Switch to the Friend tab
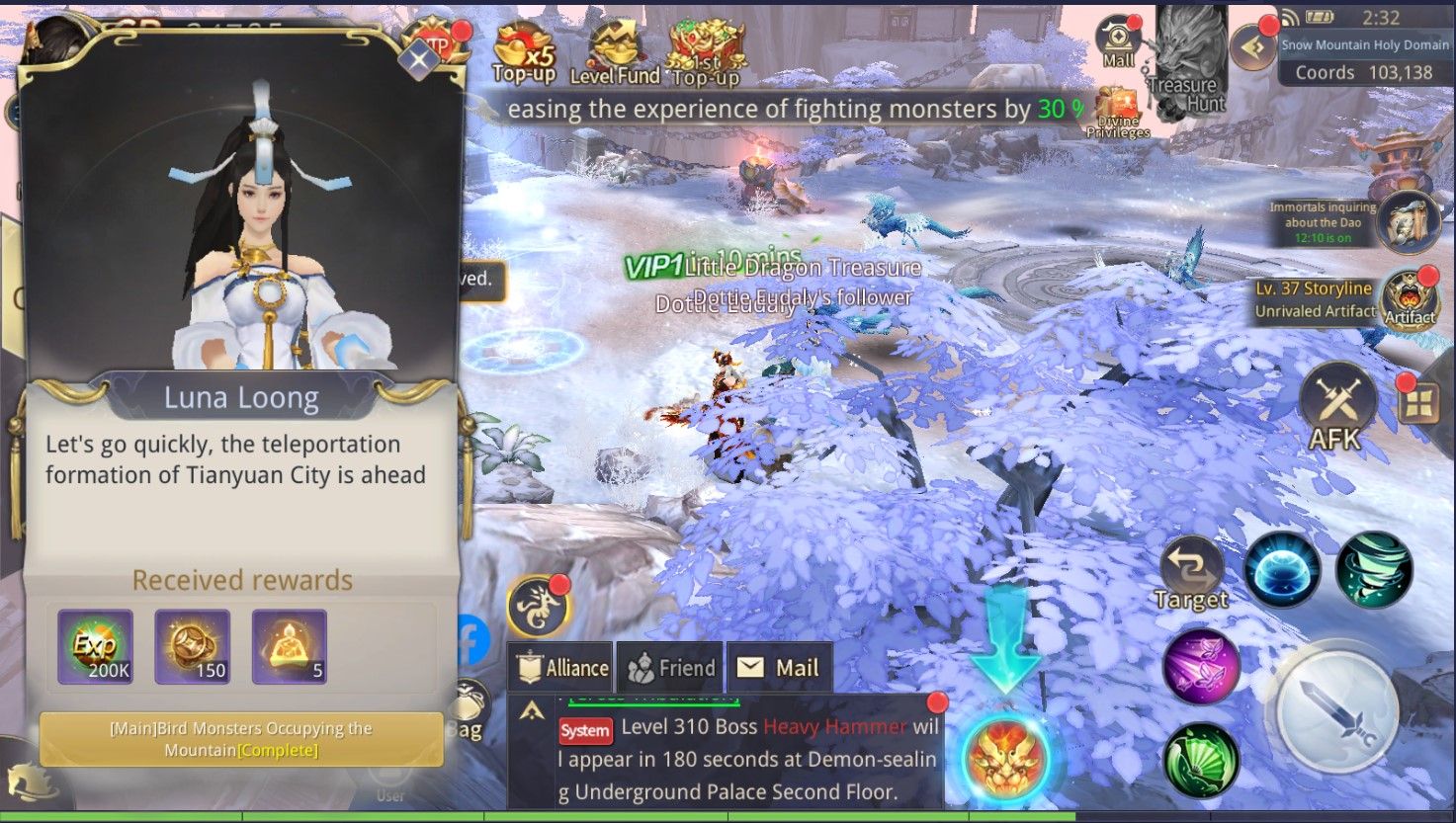This screenshot has width=1456, height=823. click(669, 667)
